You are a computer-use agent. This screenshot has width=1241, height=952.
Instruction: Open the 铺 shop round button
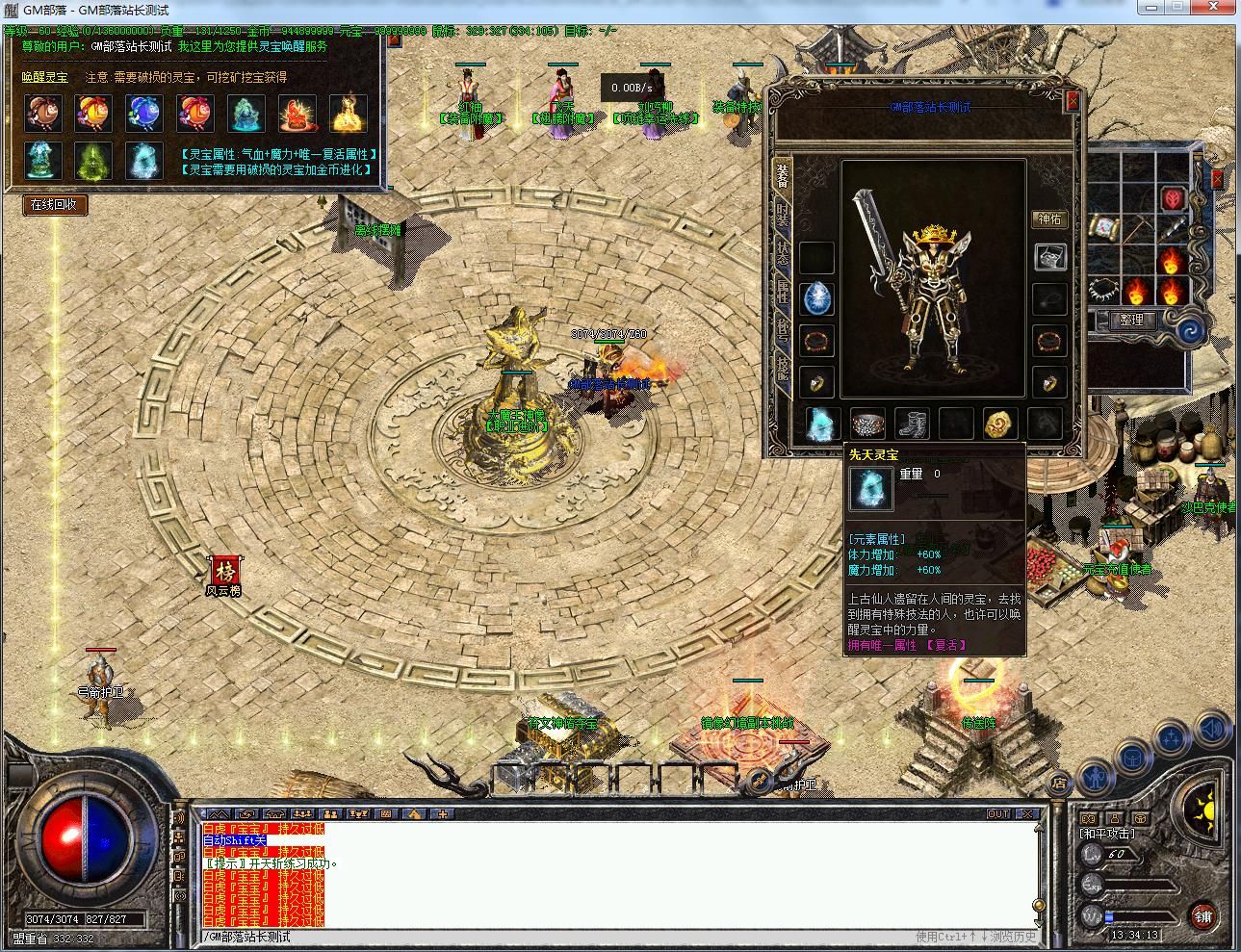pyautogui.click(x=1203, y=915)
